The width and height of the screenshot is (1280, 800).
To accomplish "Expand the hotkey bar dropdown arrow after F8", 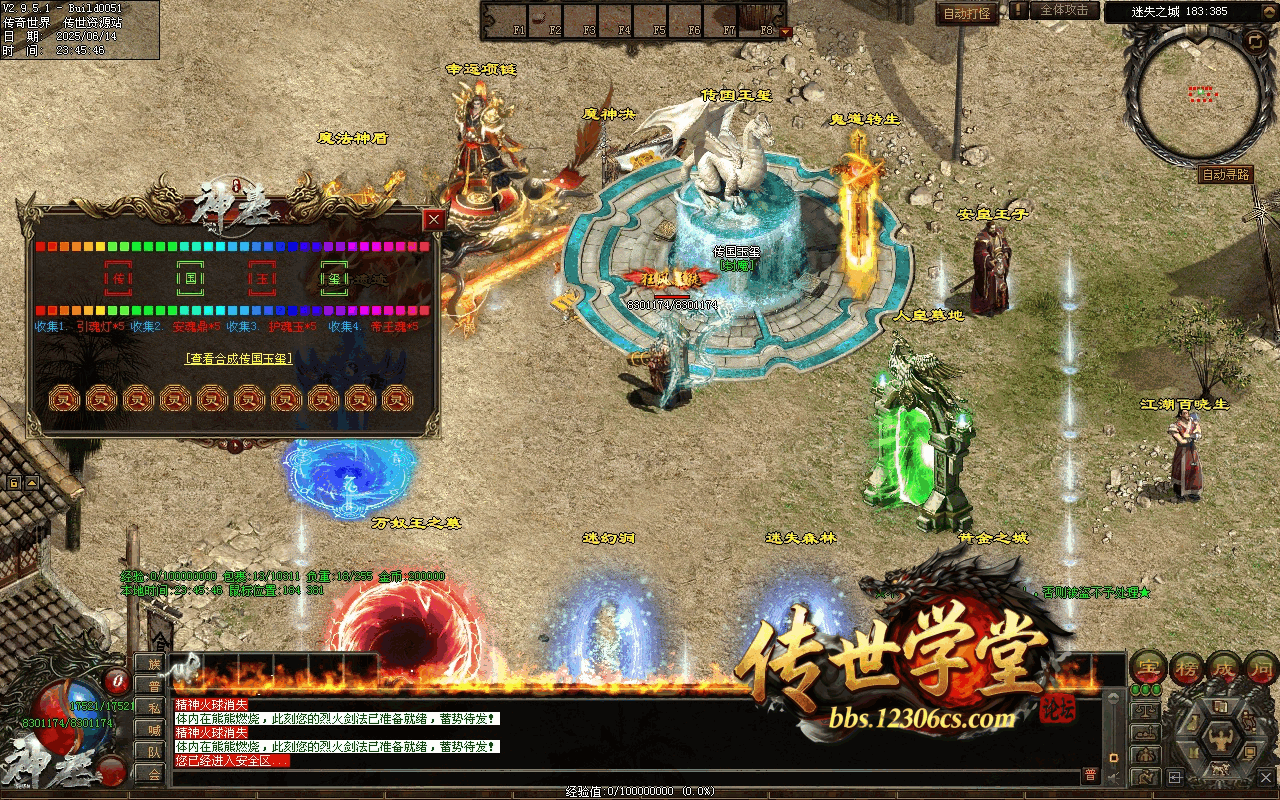I will (x=785, y=31).
